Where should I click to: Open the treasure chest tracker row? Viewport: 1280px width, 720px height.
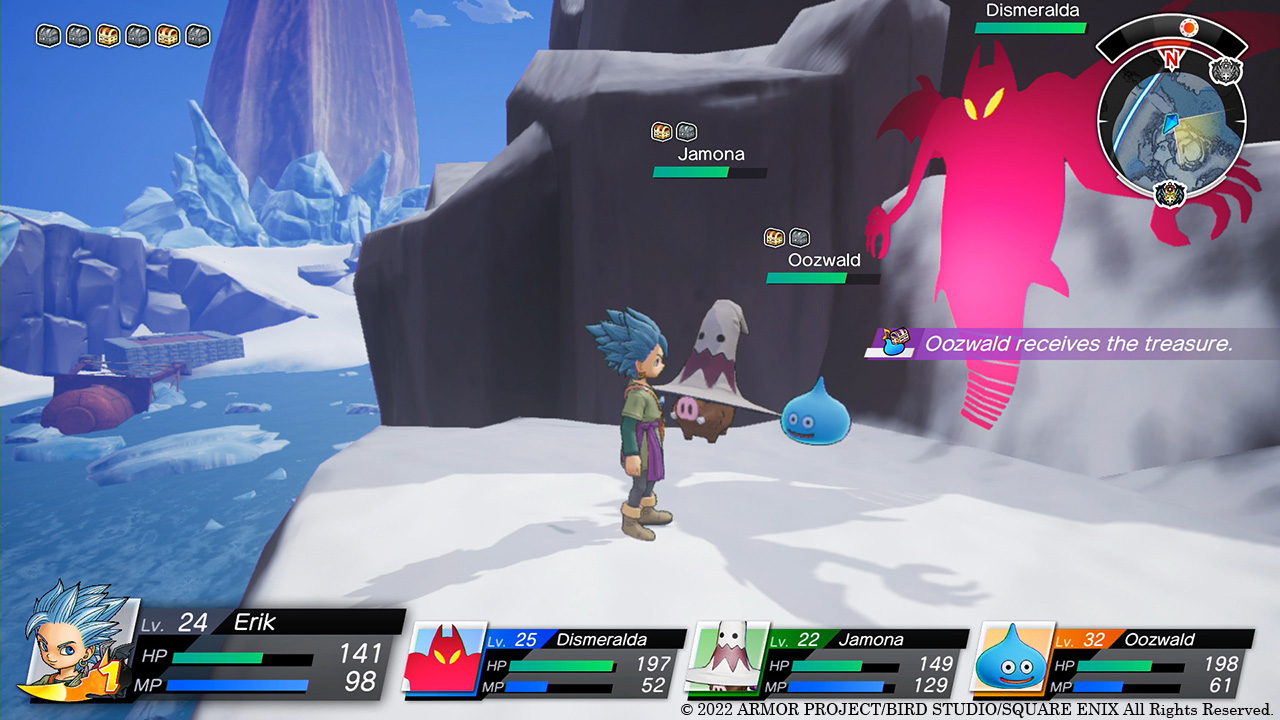coord(124,36)
